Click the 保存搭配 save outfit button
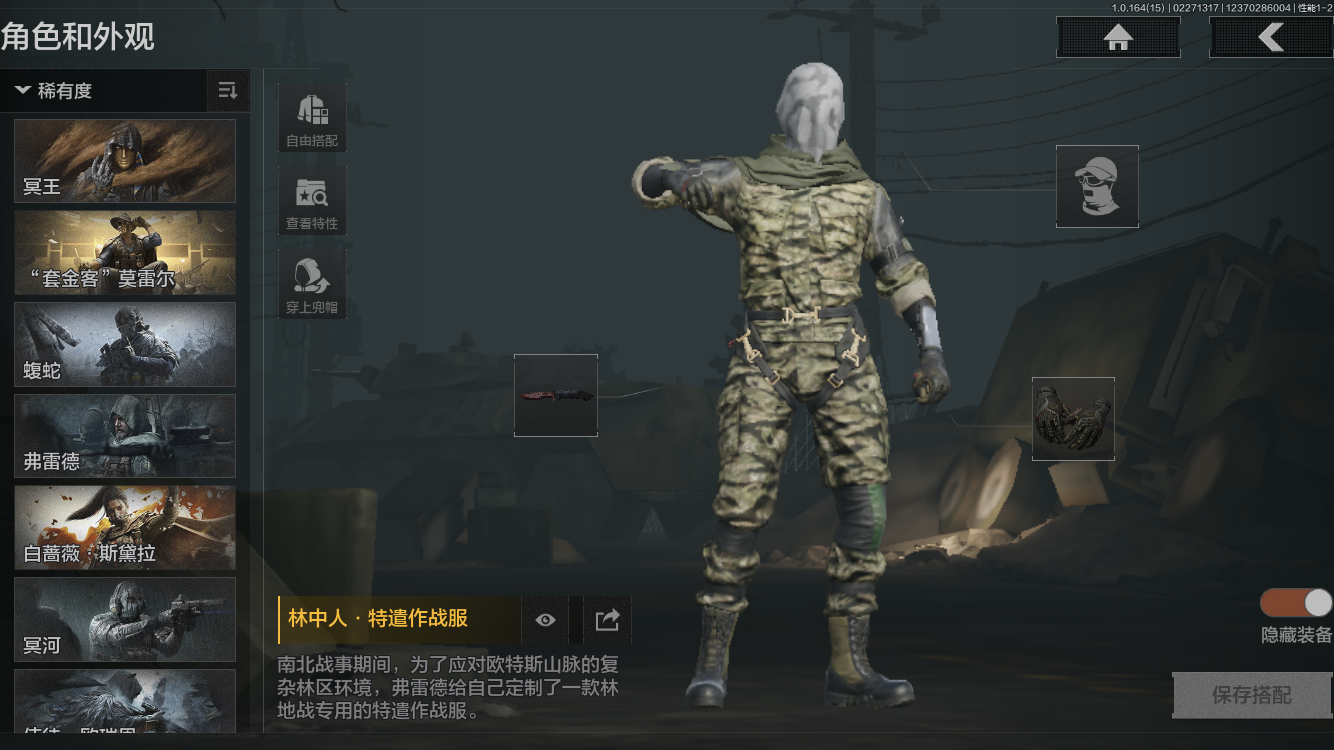This screenshot has width=1334, height=750. pos(1251,695)
